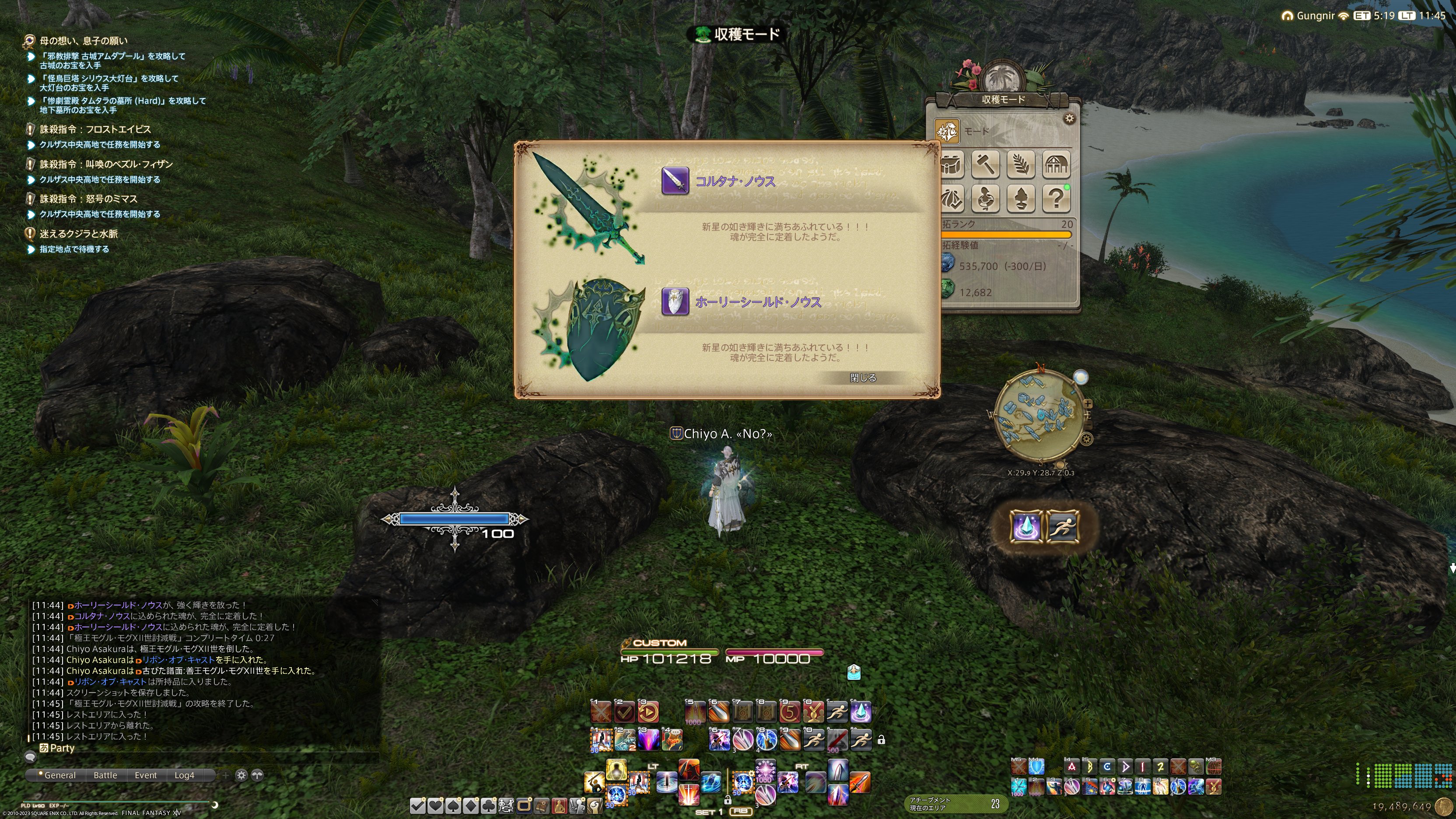Open the barn icon on island panel
This screenshot has width=1456, height=819.
1056,164
